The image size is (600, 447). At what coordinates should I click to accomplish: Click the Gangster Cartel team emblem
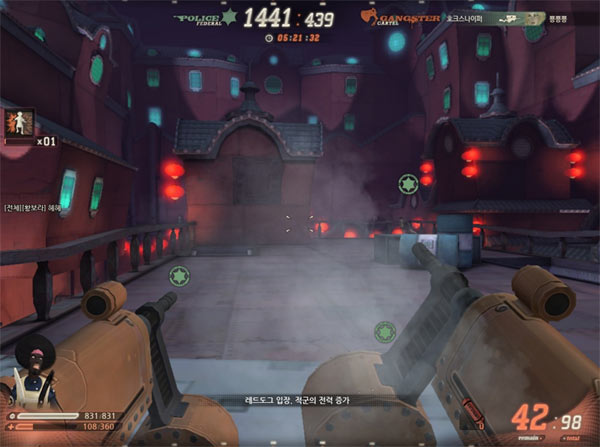pos(369,18)
